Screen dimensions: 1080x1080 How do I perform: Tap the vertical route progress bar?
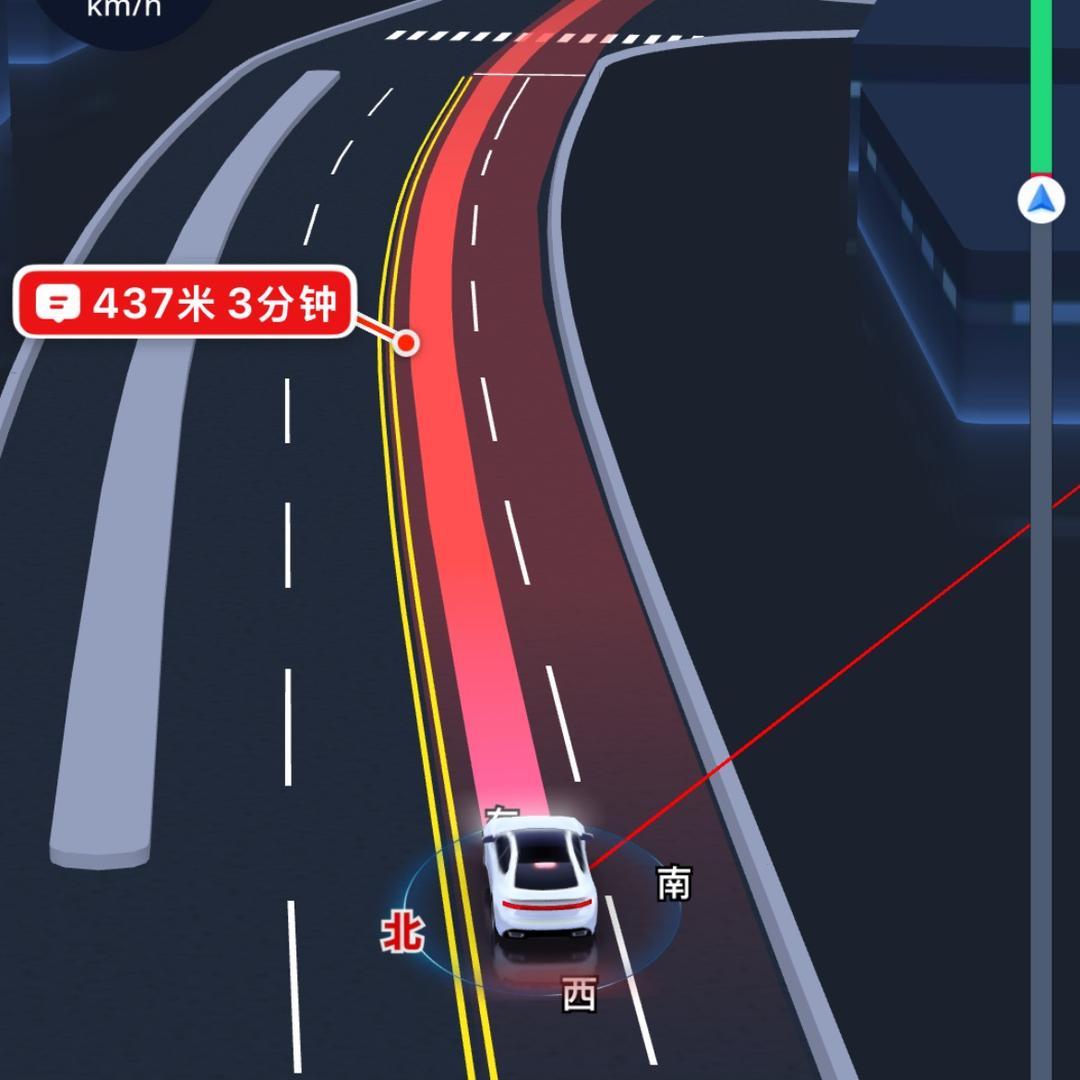click(1041, 600)
